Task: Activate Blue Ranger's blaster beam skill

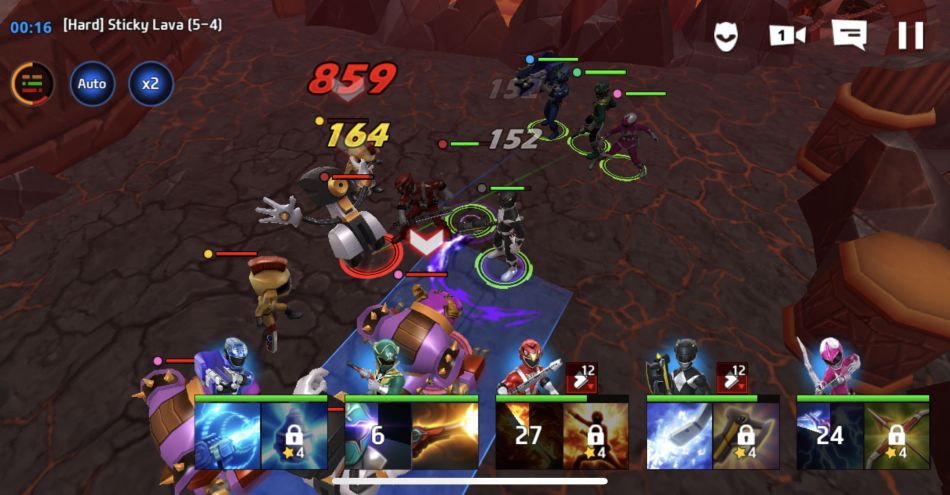Action: pos(228,435)
